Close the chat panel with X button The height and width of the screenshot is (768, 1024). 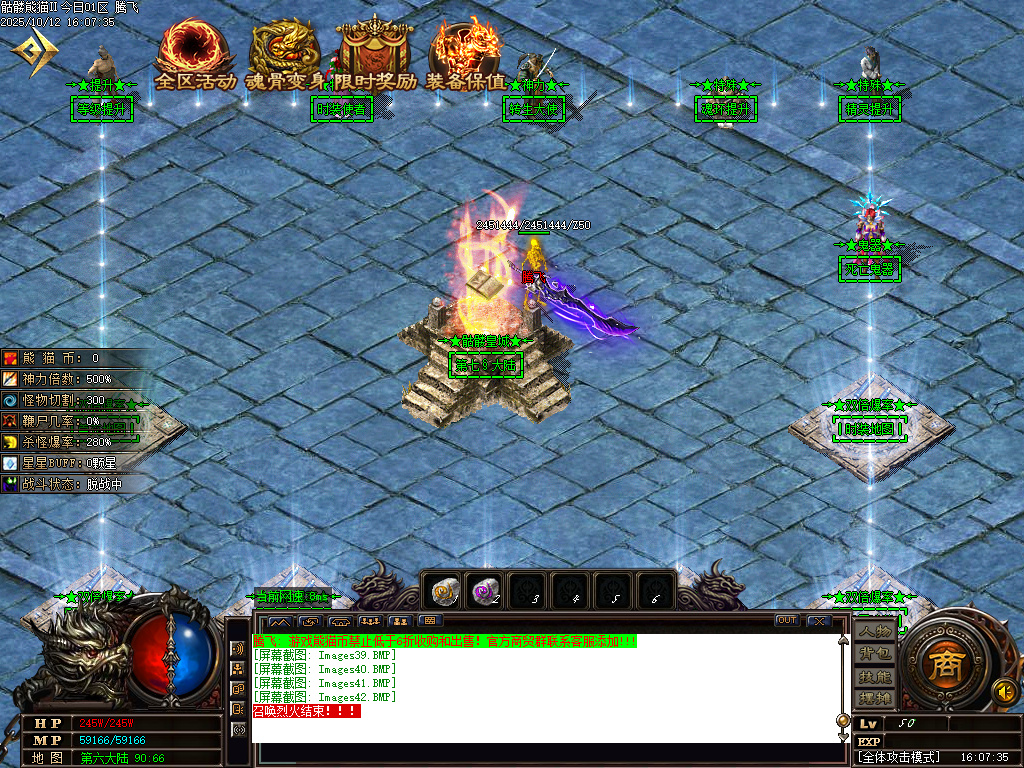(x=819, y=621)
